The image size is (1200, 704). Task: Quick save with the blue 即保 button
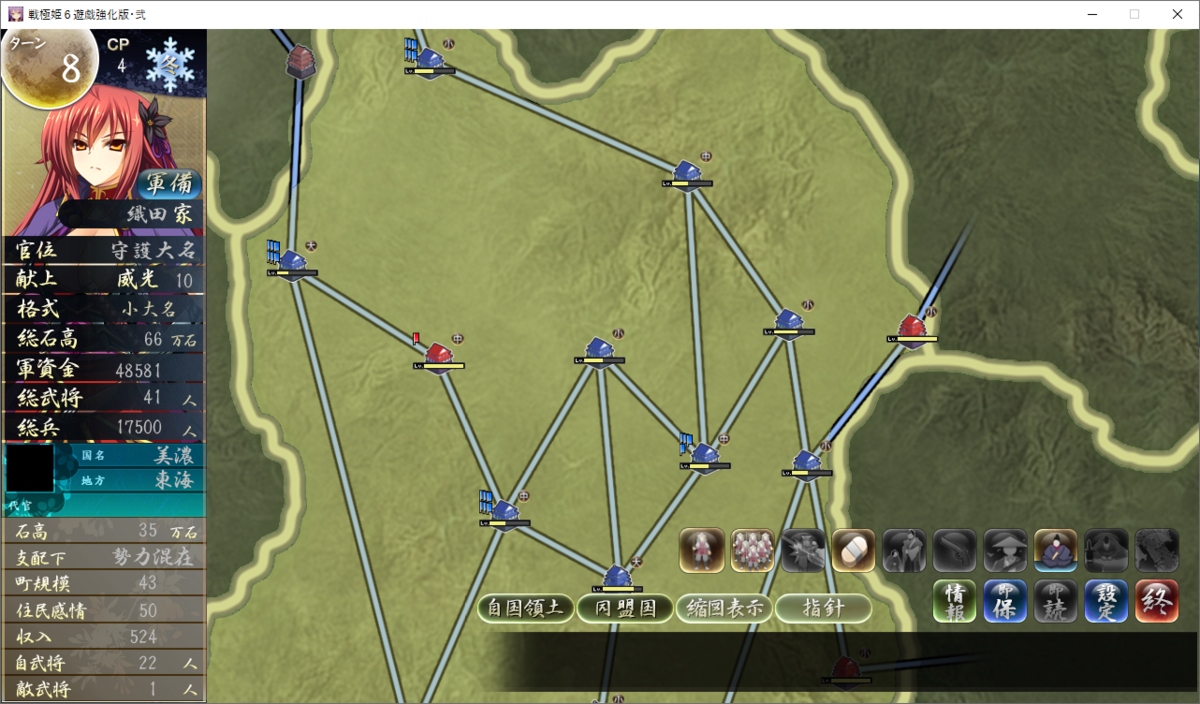click(1005, 600)
